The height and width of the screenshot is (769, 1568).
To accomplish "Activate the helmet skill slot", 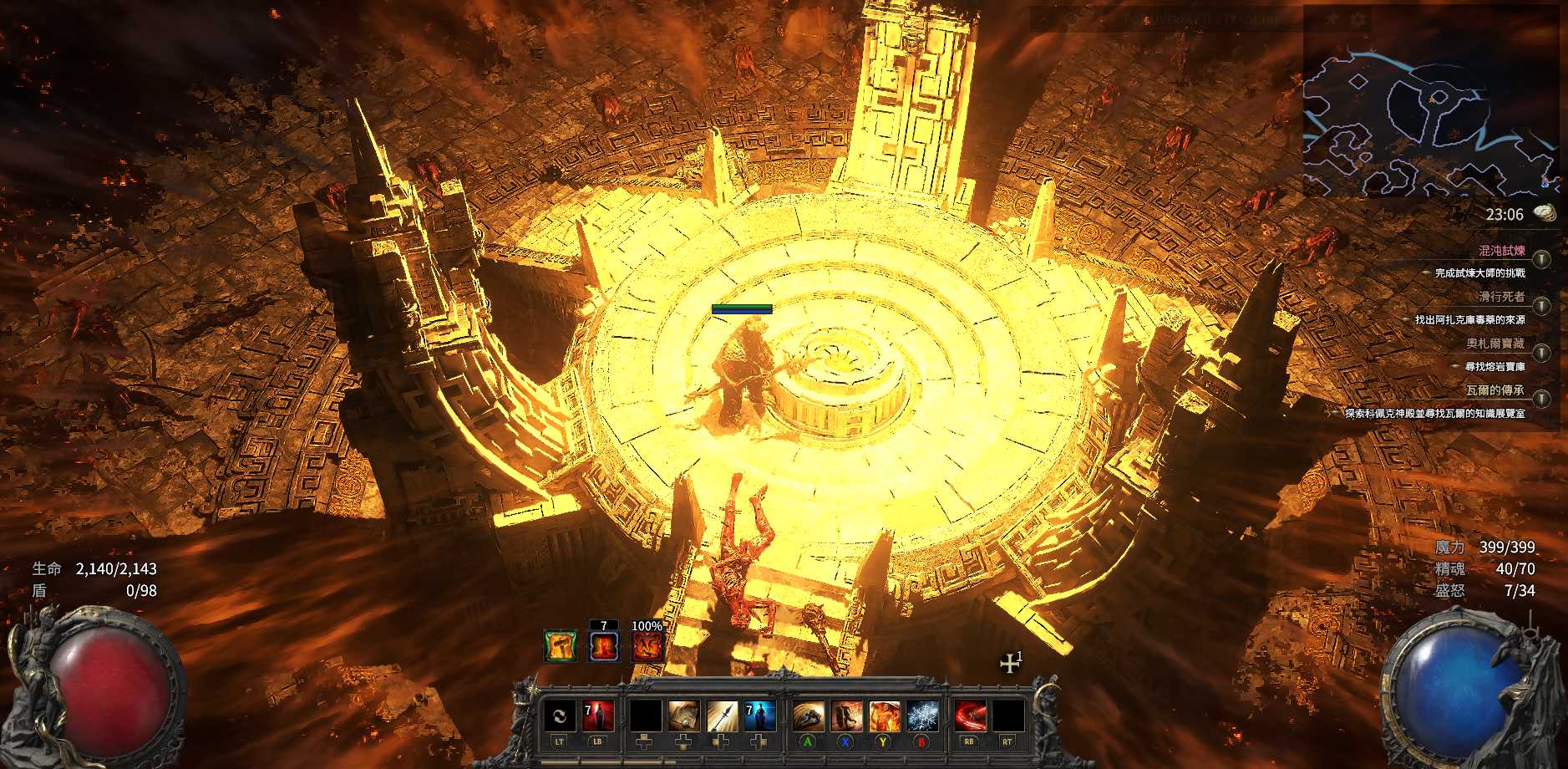I will click(x=808, y=716).
